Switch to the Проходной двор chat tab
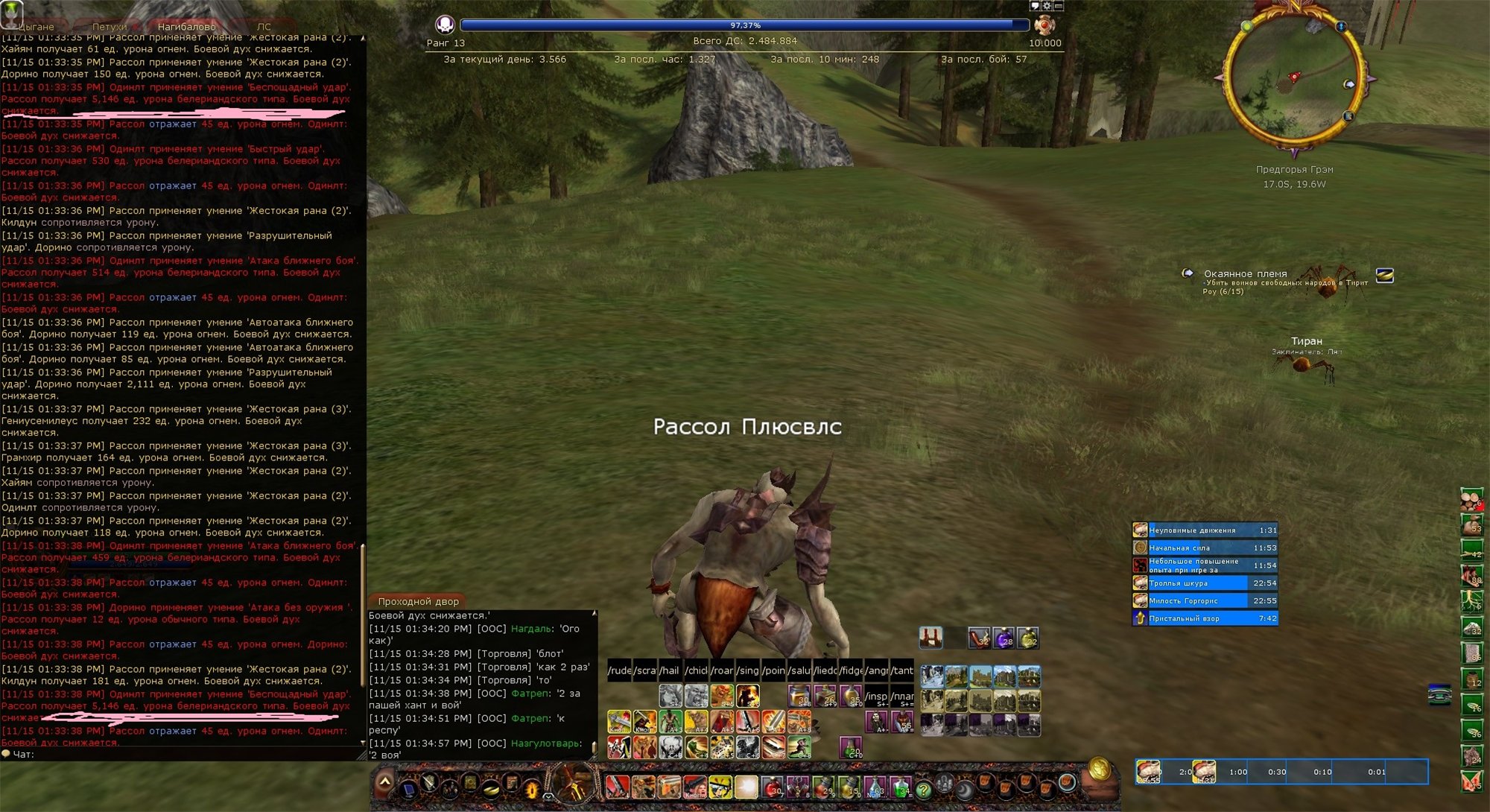Screen dimensions: 1490x812 418,601
